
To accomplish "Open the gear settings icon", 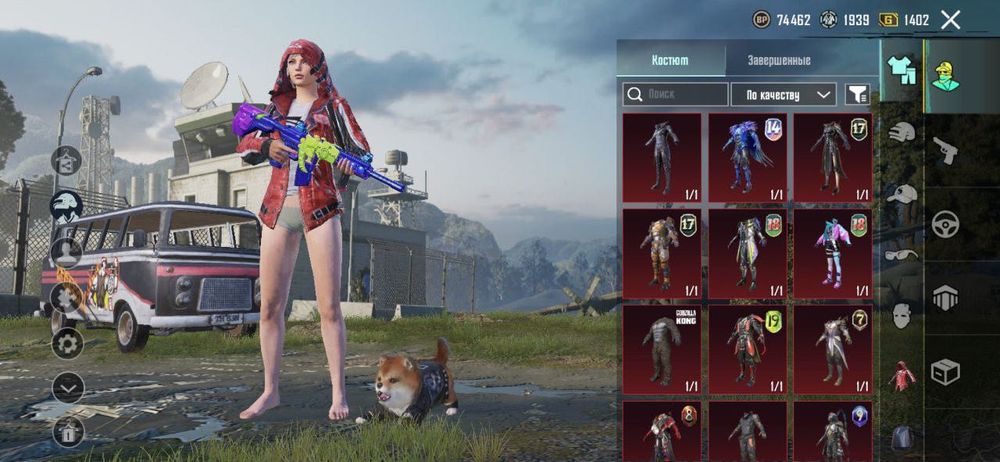I will click(67, 344).
